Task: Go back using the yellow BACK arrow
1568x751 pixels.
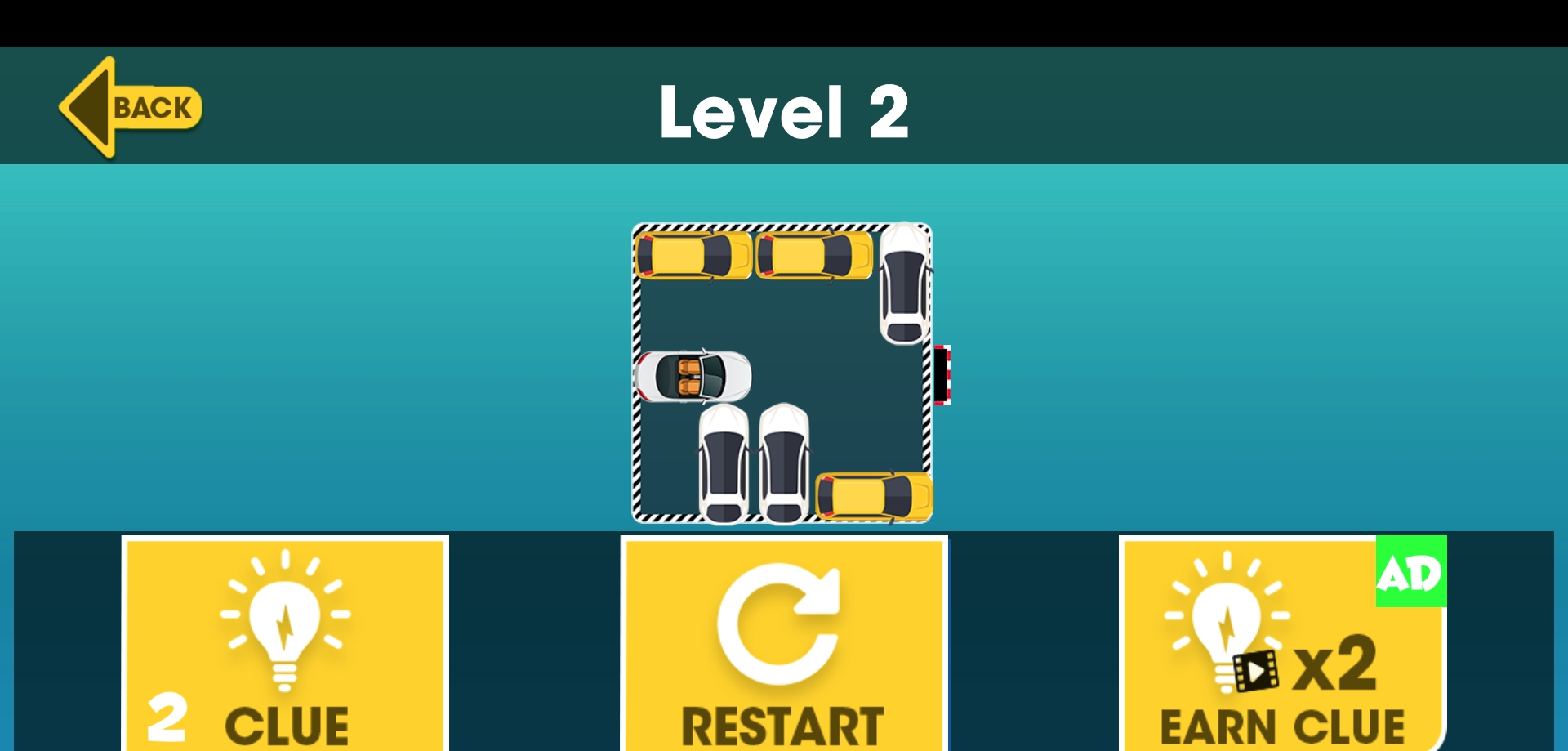Action: (131, 107)
